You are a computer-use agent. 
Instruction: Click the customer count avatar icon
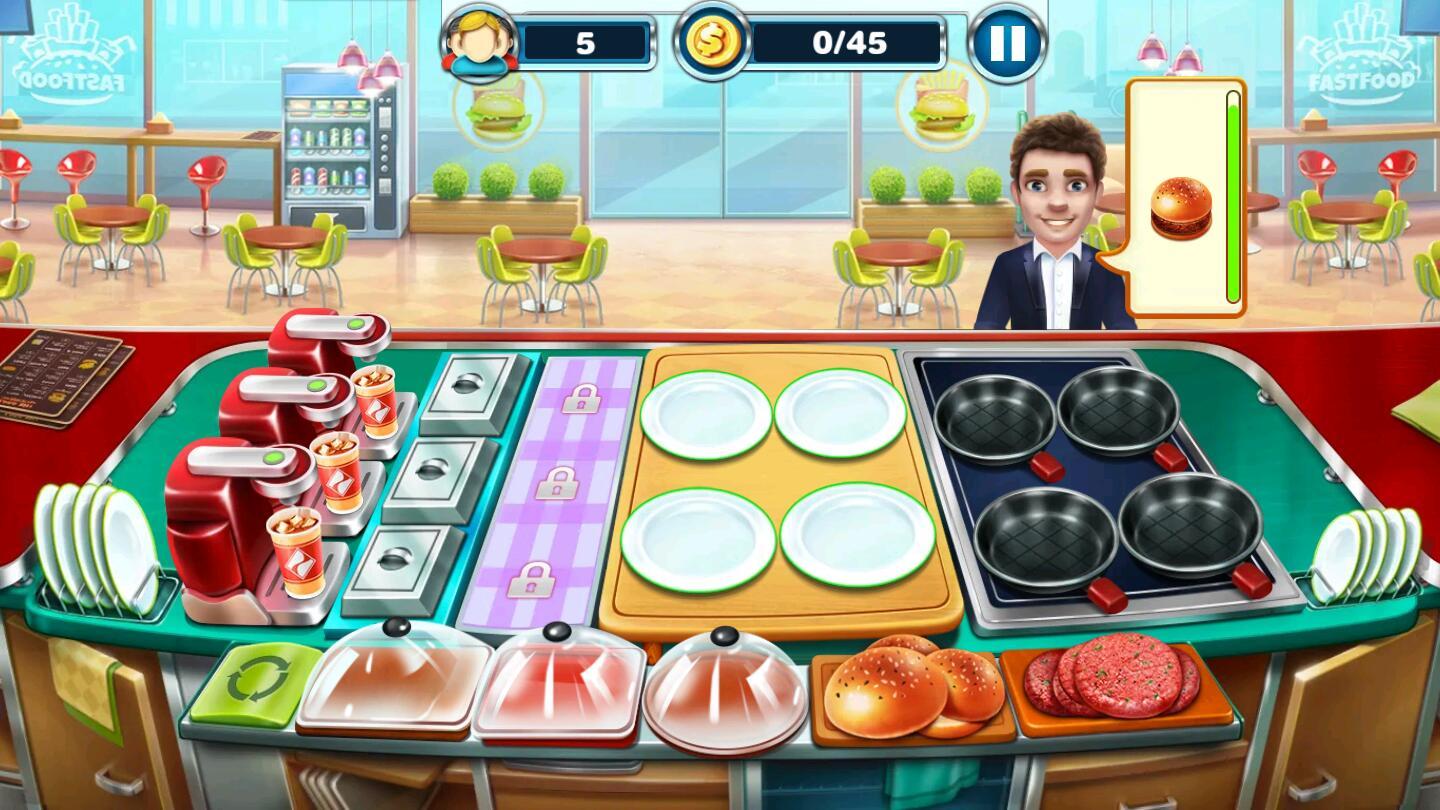[478, 42]
